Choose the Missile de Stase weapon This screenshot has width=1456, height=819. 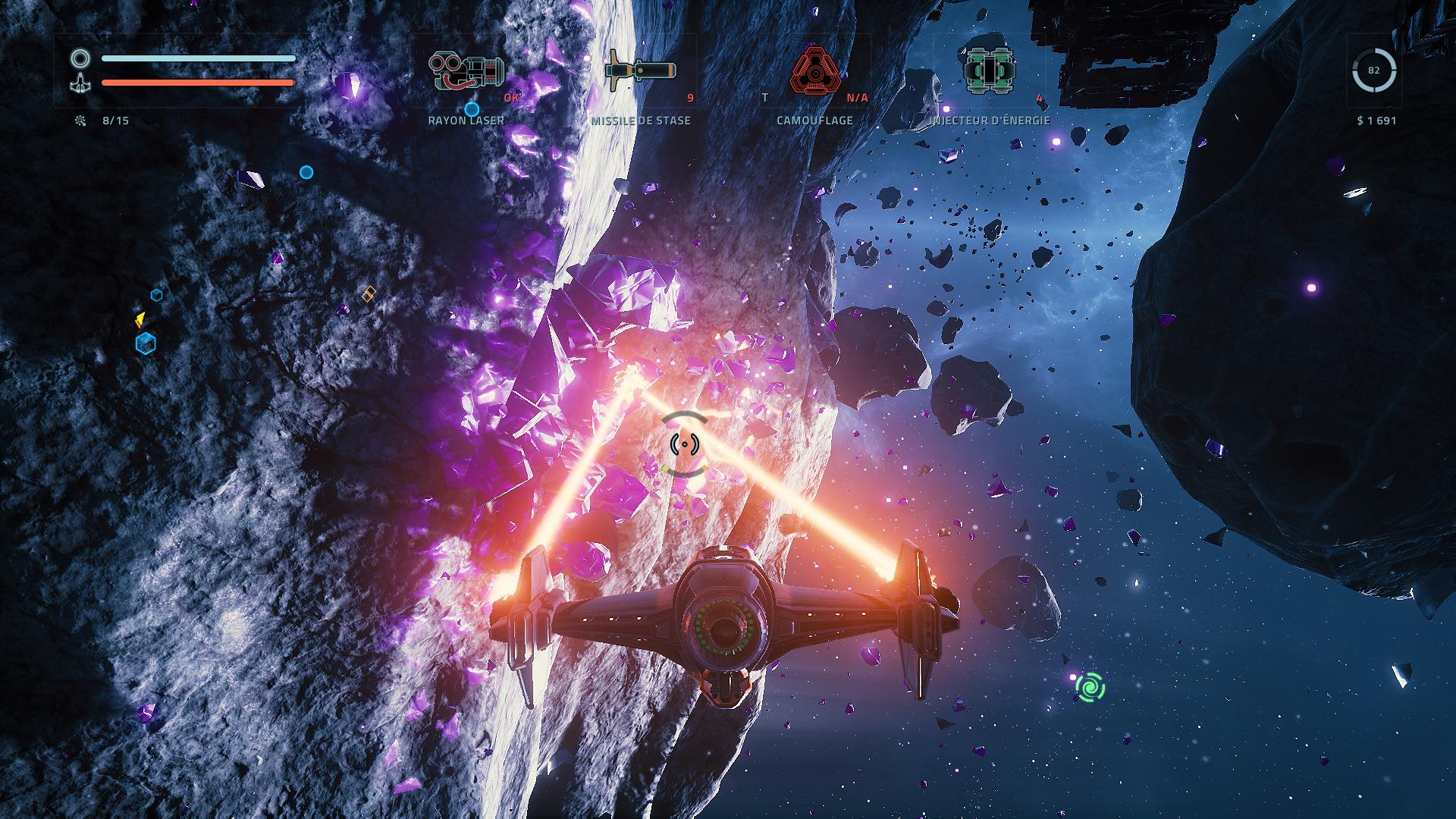(640, 71)
